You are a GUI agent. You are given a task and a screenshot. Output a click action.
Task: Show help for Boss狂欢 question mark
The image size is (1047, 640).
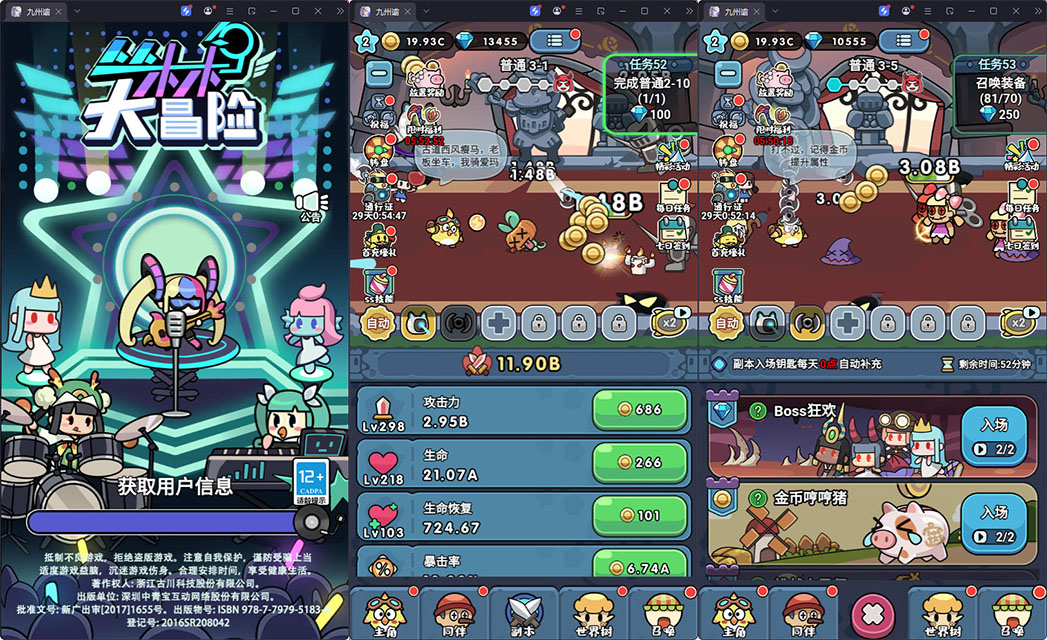click(x=757, y=411)
